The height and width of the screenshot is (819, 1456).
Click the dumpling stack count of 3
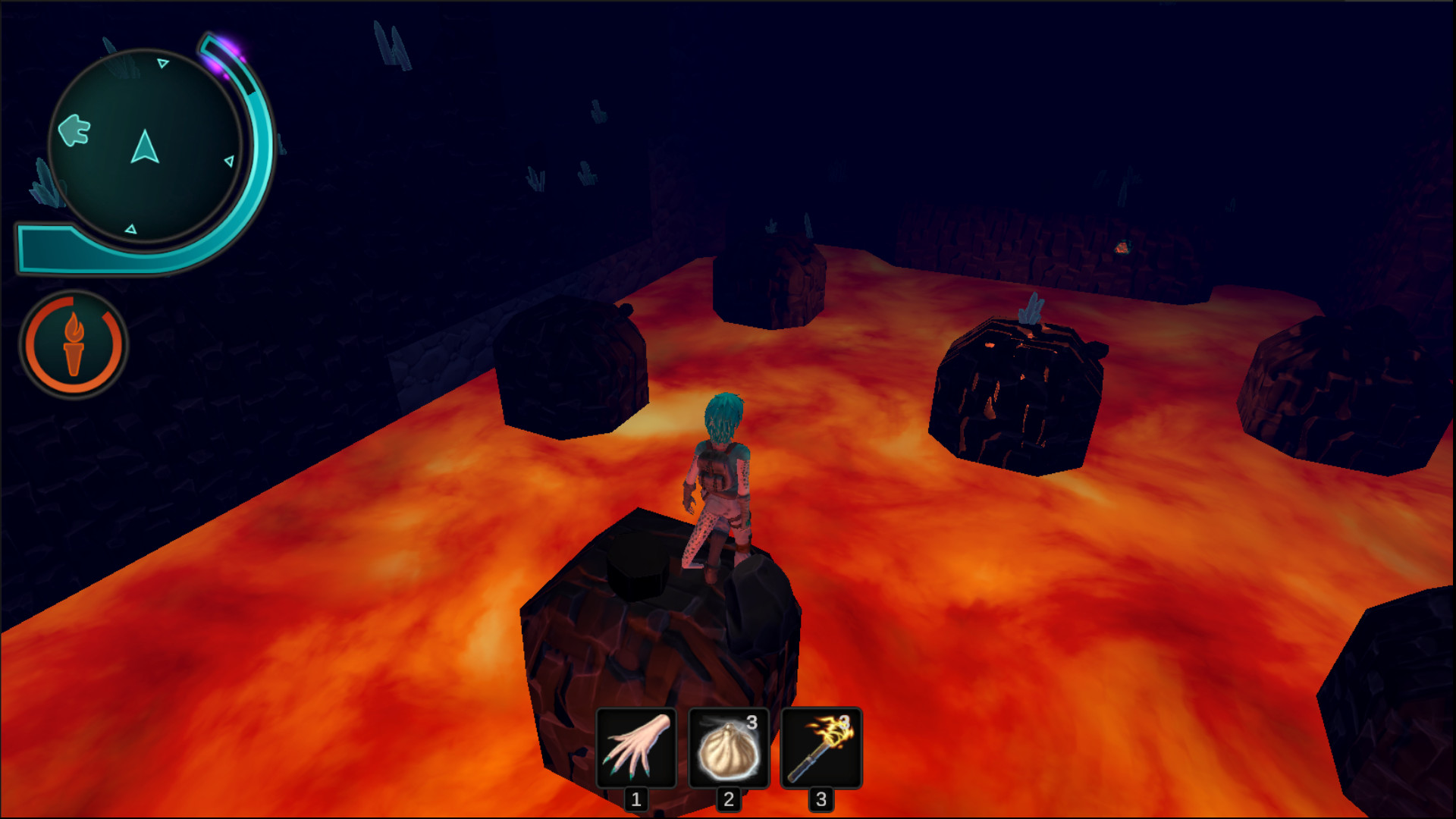click(x=752, y=723)
